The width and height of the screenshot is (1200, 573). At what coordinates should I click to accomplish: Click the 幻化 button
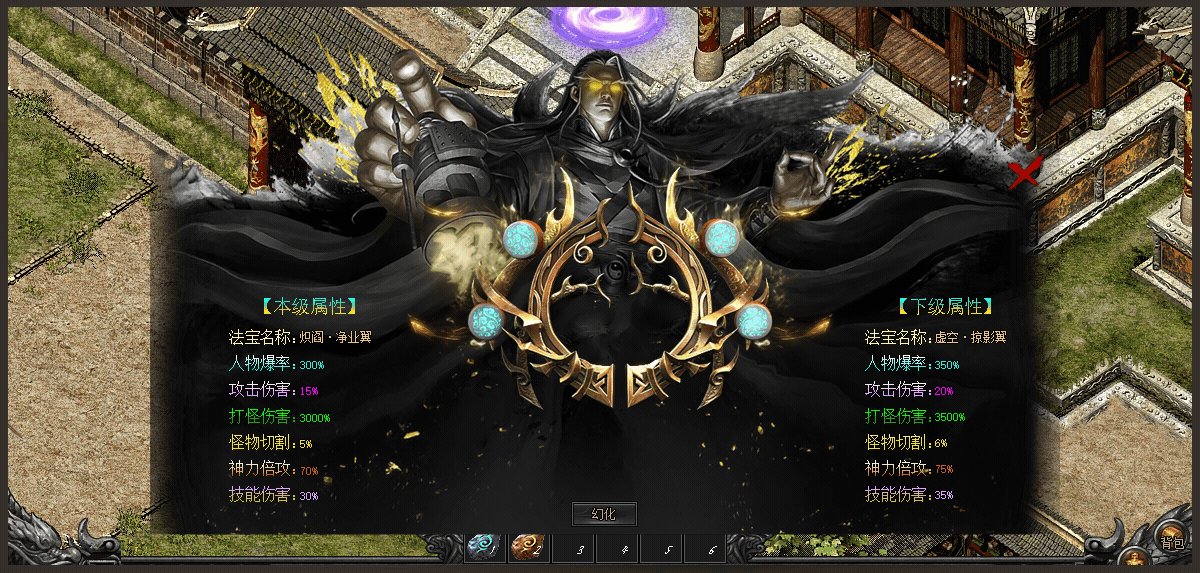pyautogui.click(x=603, y=514)
